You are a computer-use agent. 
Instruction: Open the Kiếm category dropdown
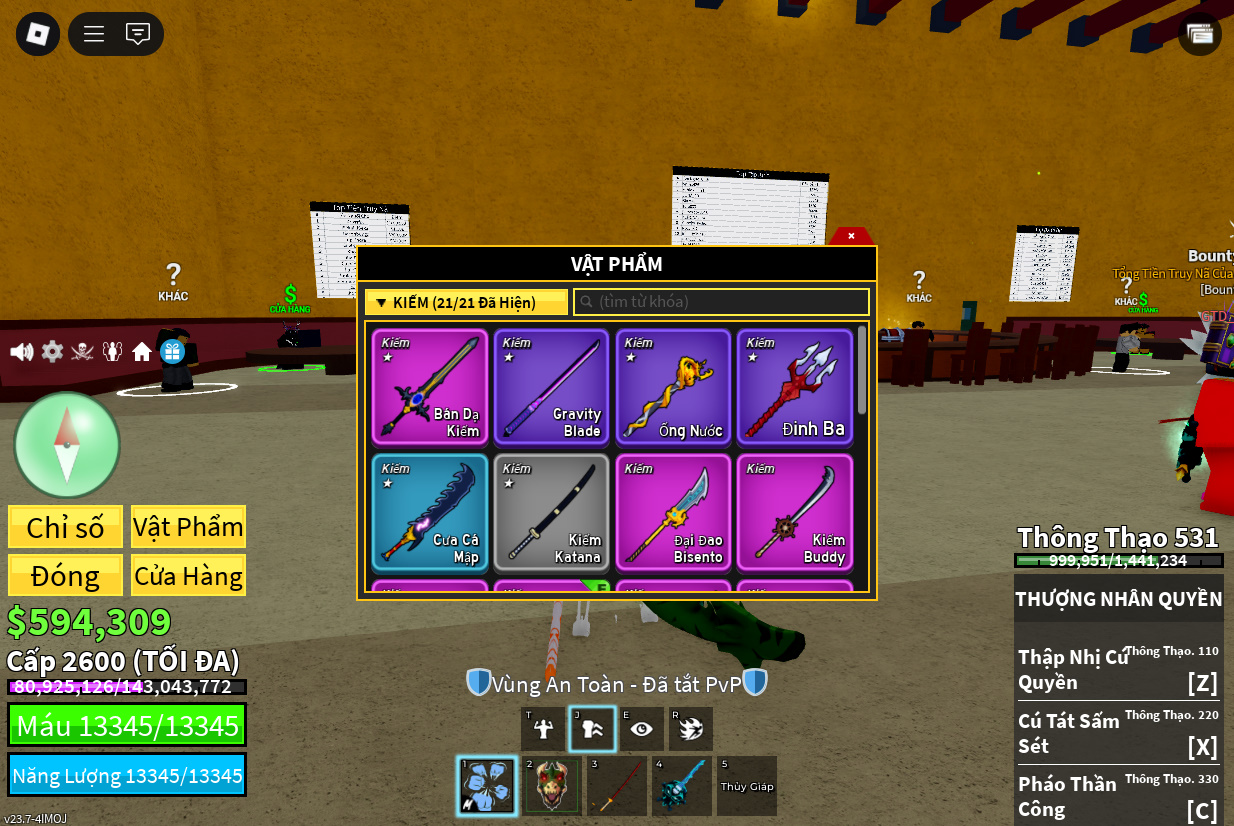coord(466,302)
